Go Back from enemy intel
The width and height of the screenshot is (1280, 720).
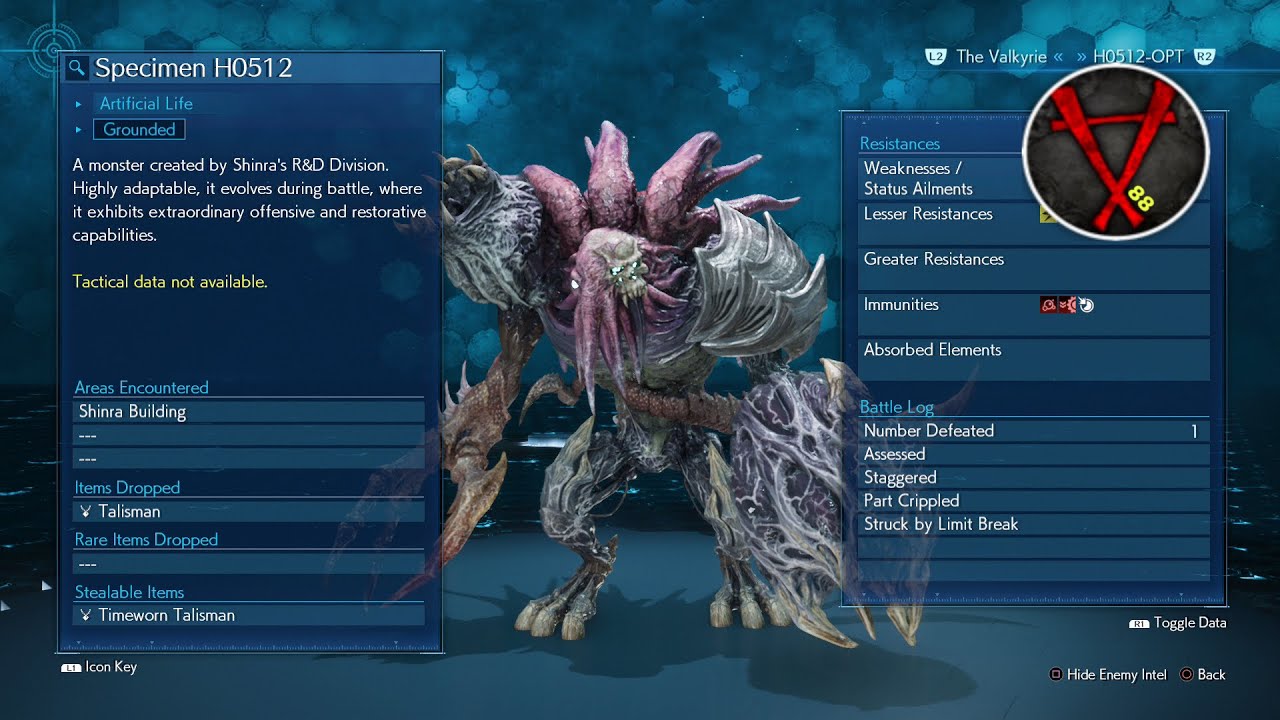tap(1202, 675)
